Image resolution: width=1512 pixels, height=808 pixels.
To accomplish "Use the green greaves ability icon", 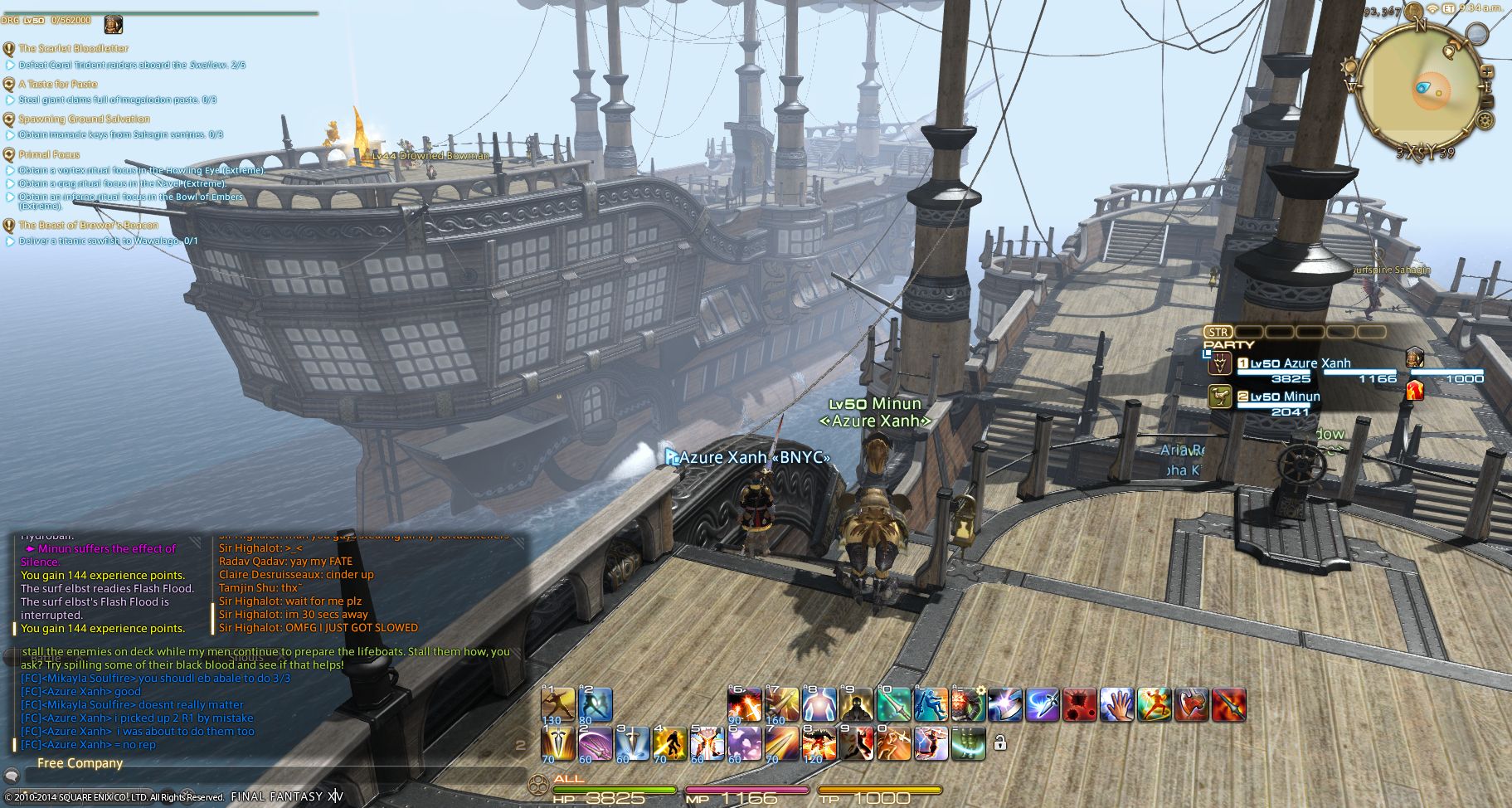I will [969, 743].
